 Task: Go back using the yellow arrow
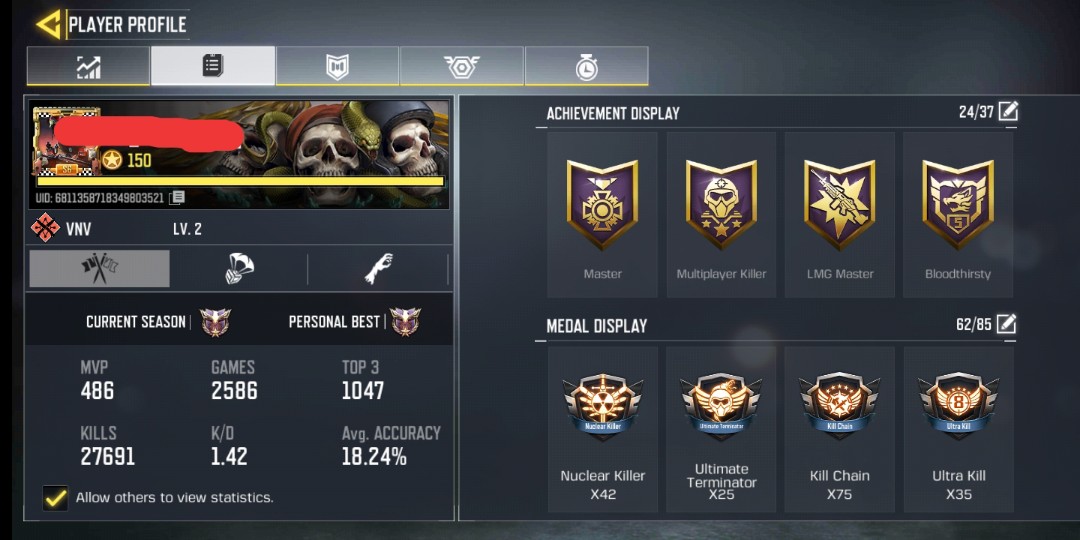(x=48, y=25)
